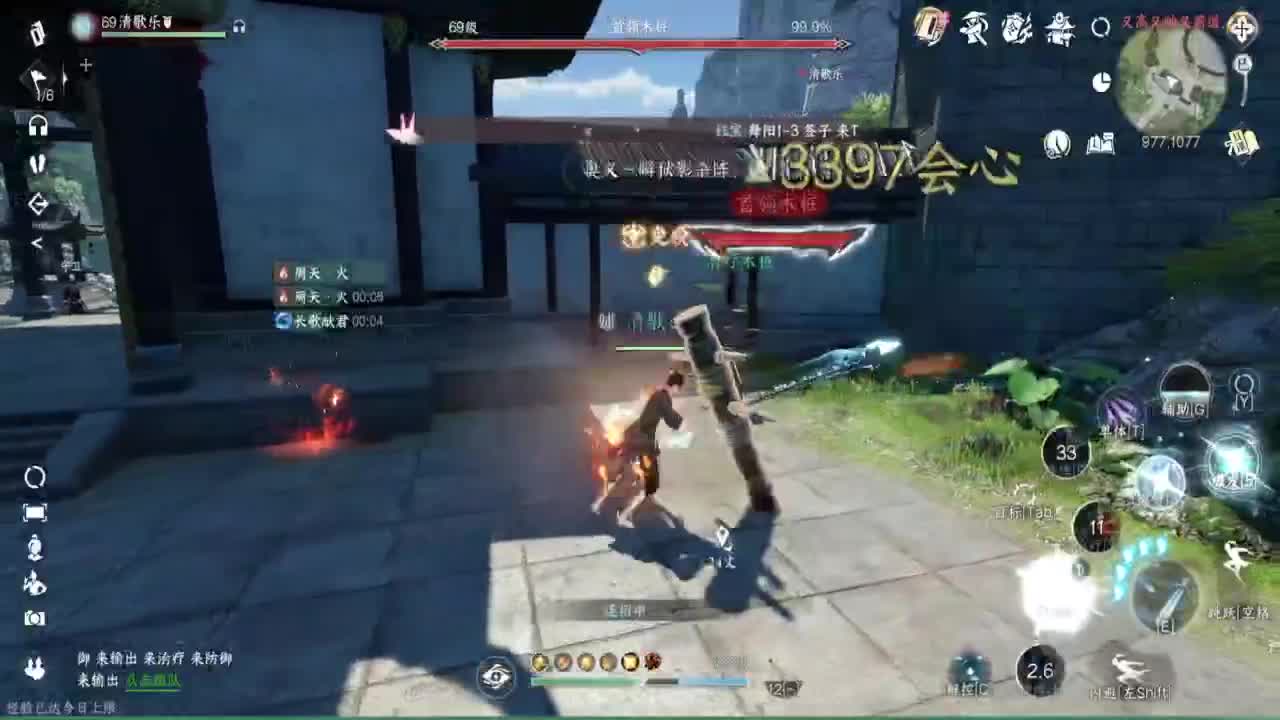Open the backpack icon at top right
The image size is (1280, 720).
[x=928, y=28]
